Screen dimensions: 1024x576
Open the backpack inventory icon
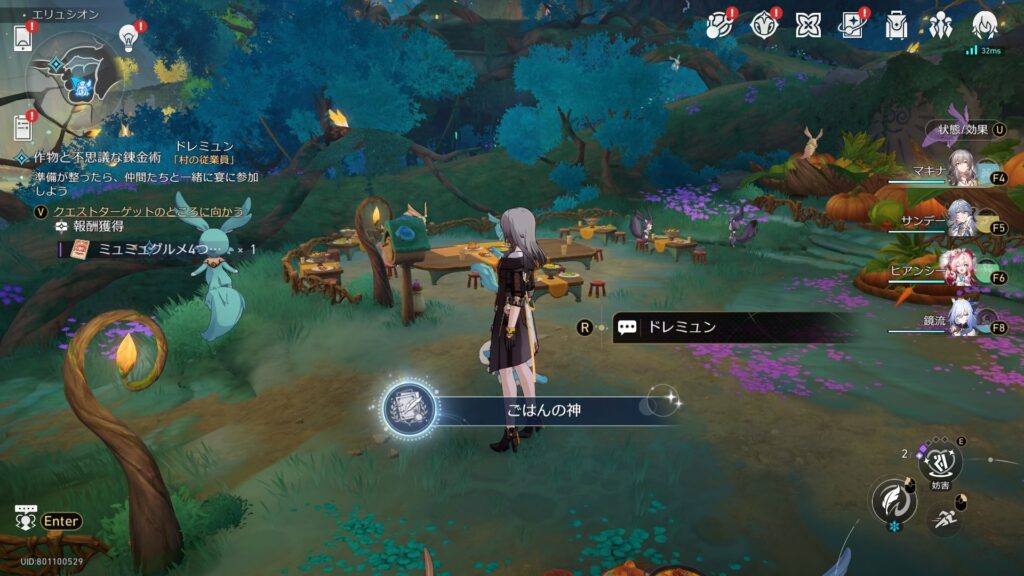[897, 26]
